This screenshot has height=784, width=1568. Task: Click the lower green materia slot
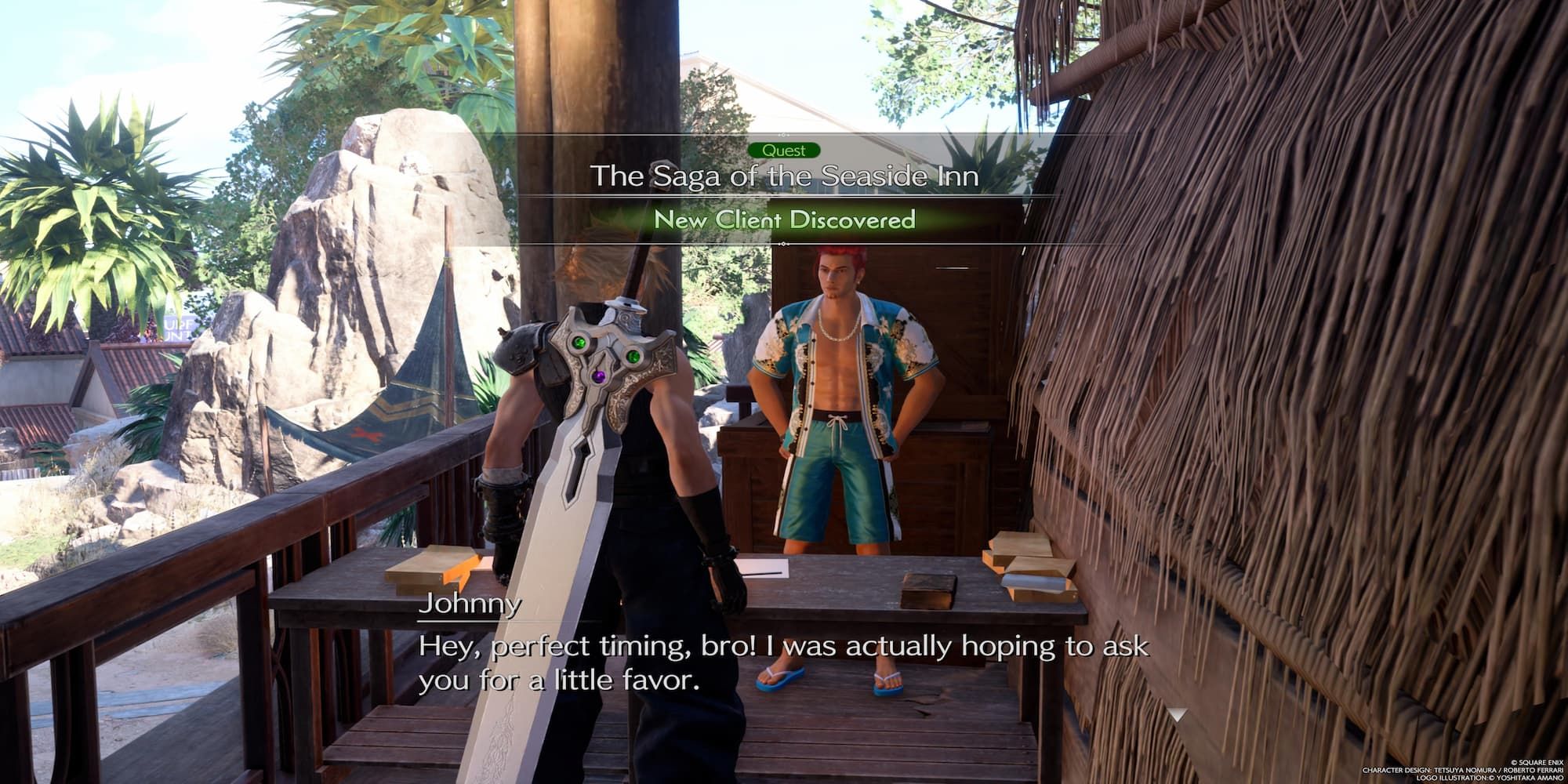[633, 358]
